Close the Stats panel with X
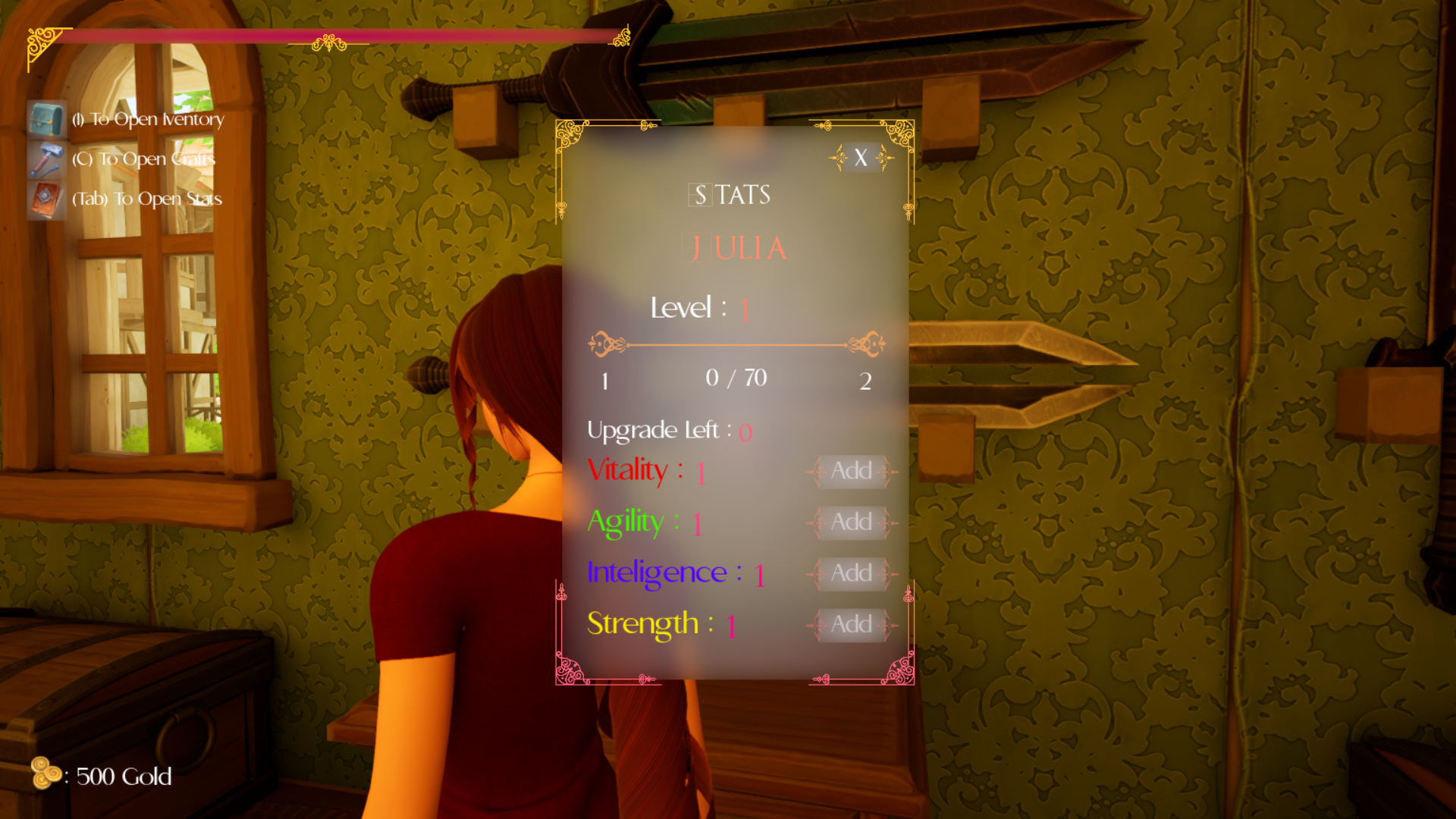 point(861,158)
